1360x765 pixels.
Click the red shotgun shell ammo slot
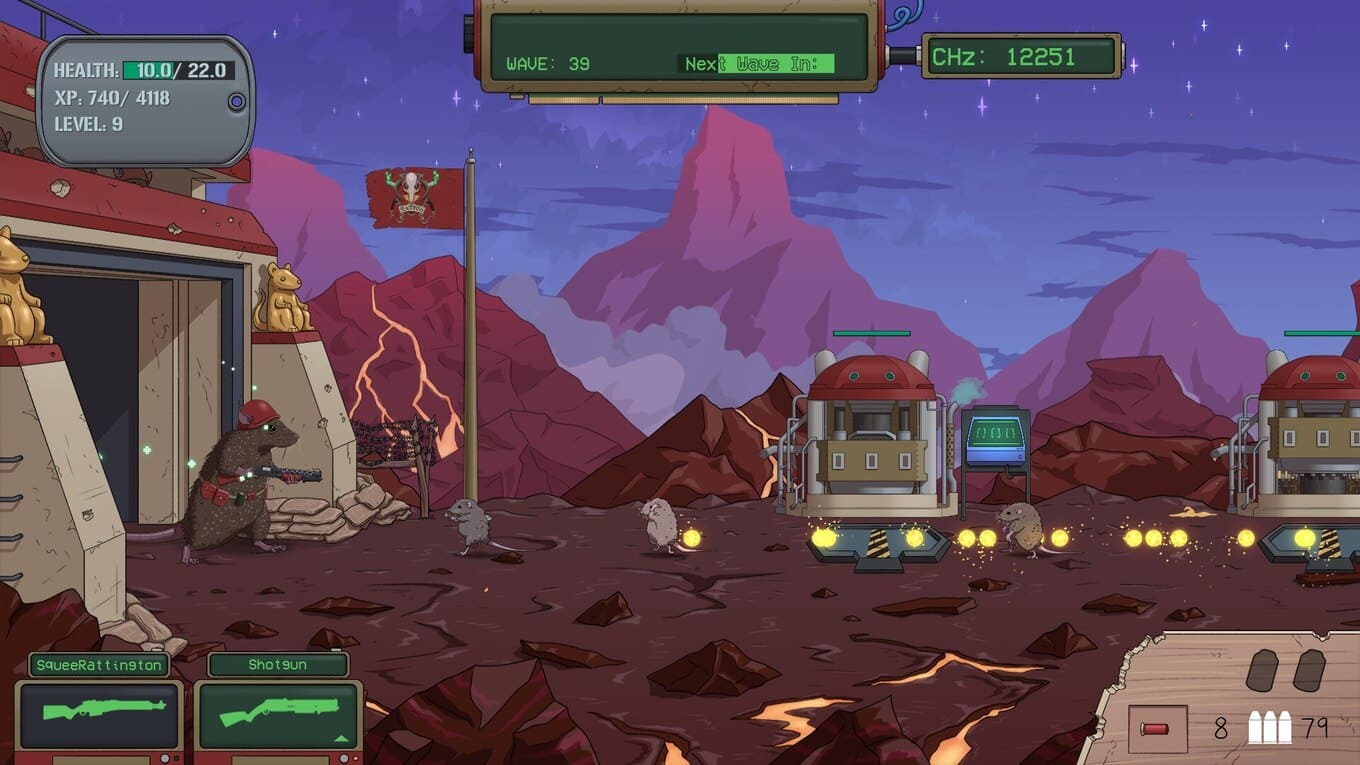point(1158,728)
